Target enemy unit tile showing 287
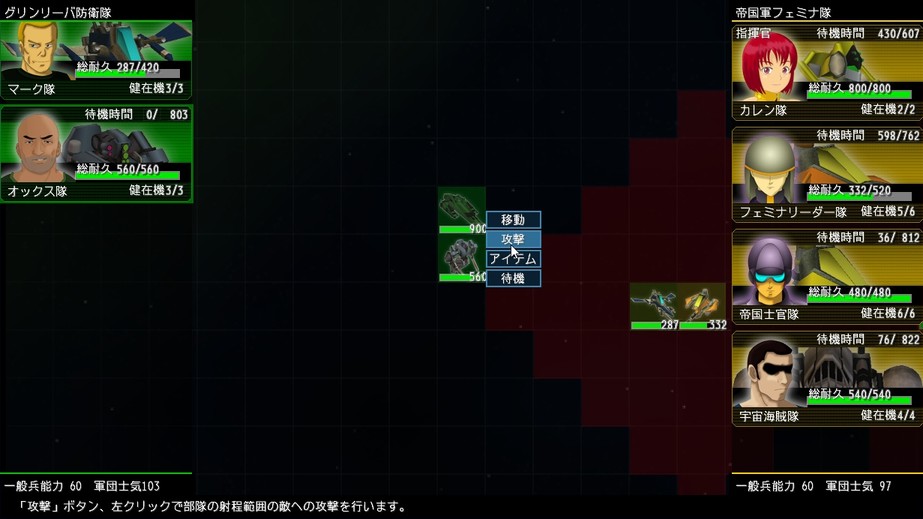 pyautogui.click(x=654, y=306)
